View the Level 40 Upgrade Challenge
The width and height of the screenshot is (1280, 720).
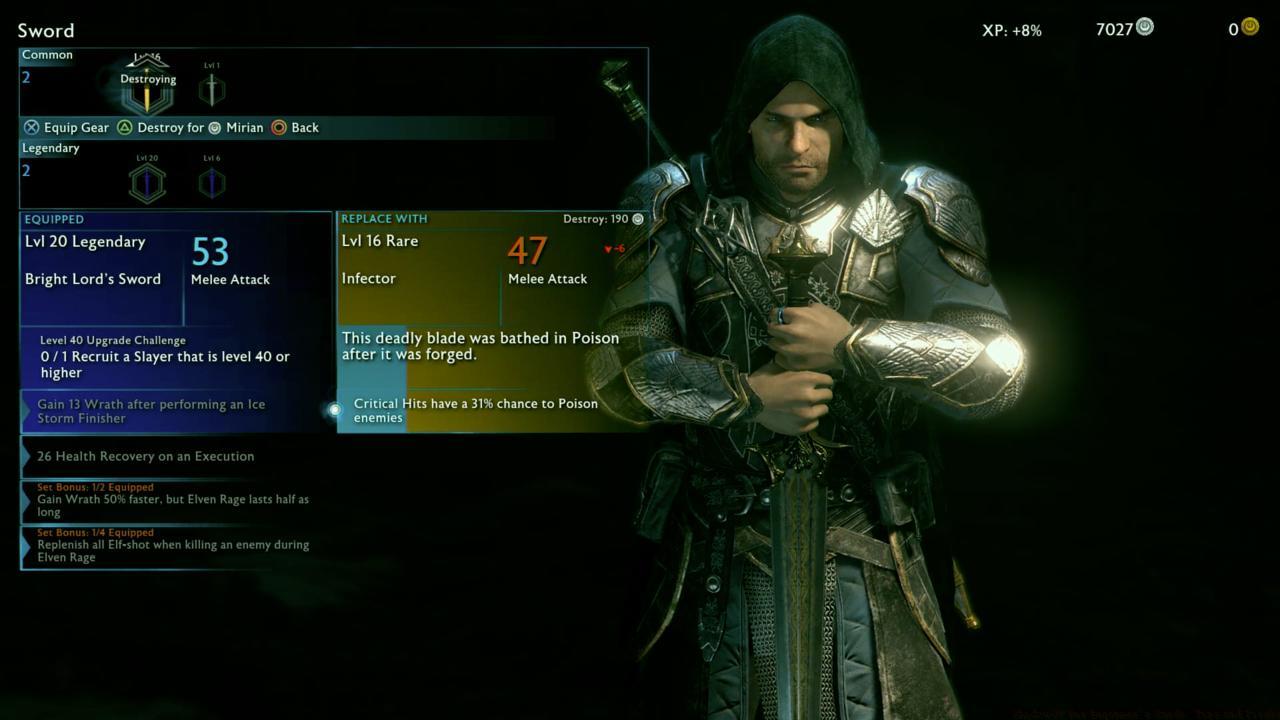click(x=176, y=357)
